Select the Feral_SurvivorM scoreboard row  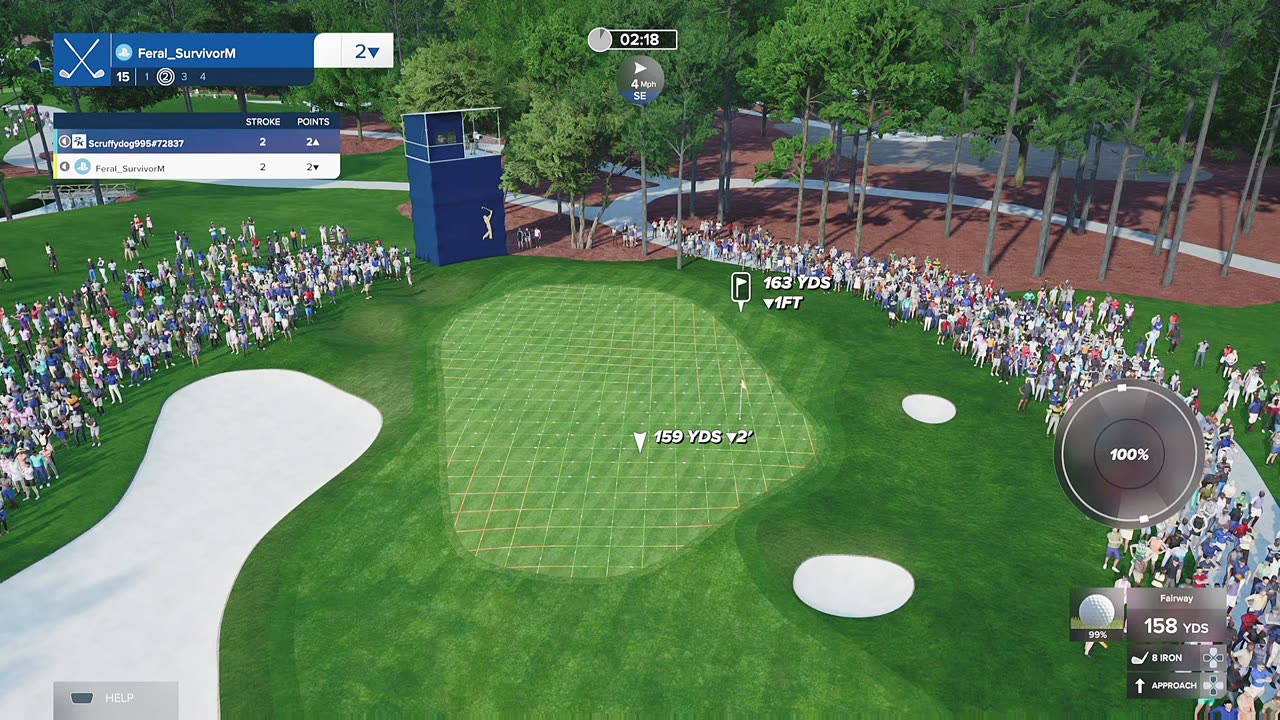pyautogui.click(x=196, y=168)
